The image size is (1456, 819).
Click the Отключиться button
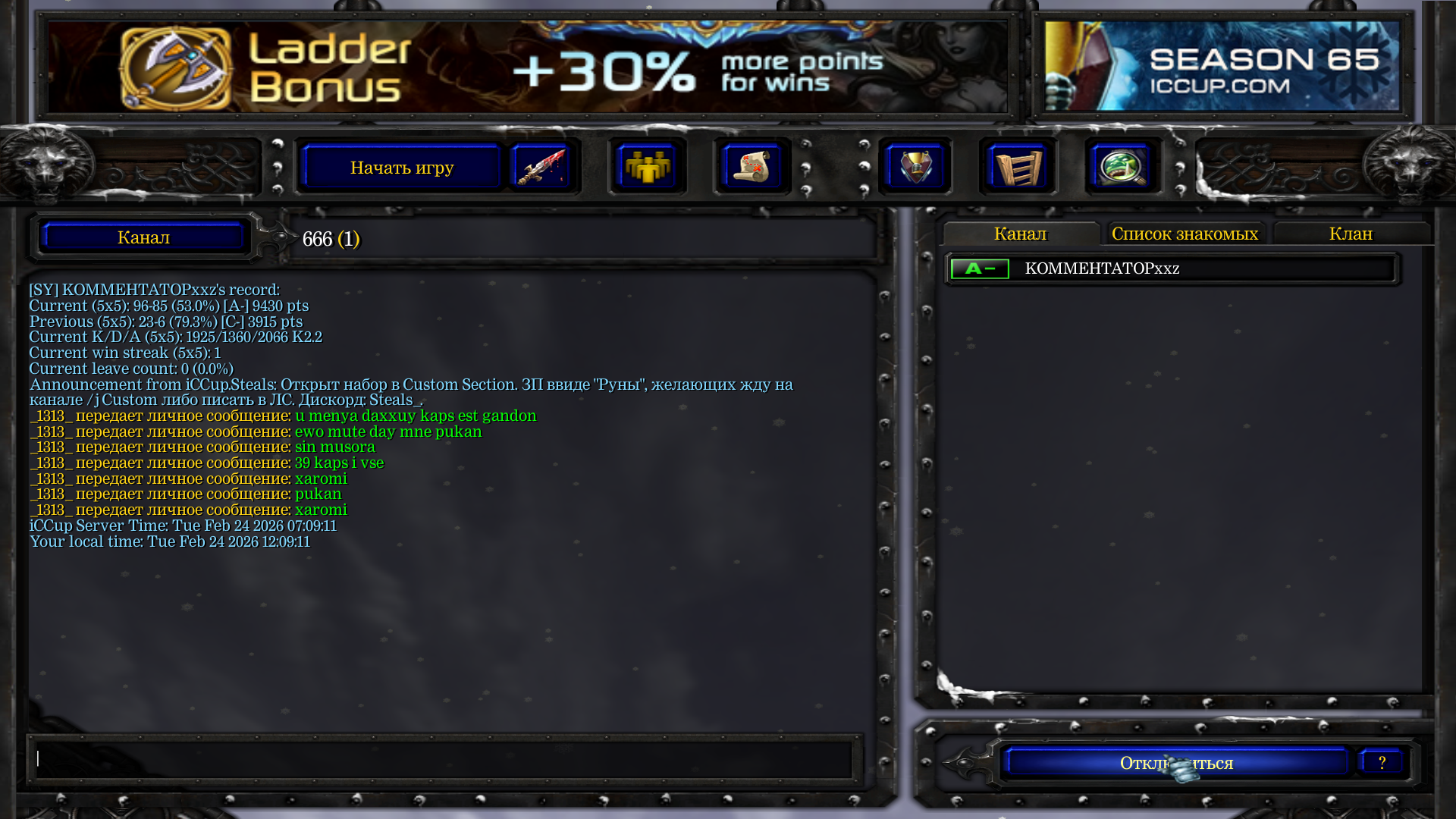pyautogui.click(x=1176, y=763)
